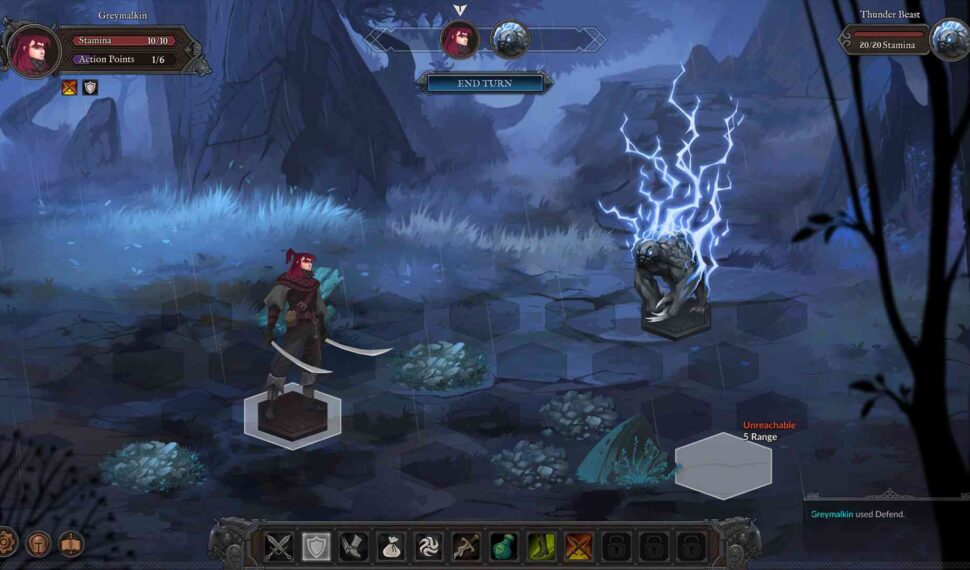970x570 pixels.
Task: Activate the white swirl ability
Action: pos(428,547)
